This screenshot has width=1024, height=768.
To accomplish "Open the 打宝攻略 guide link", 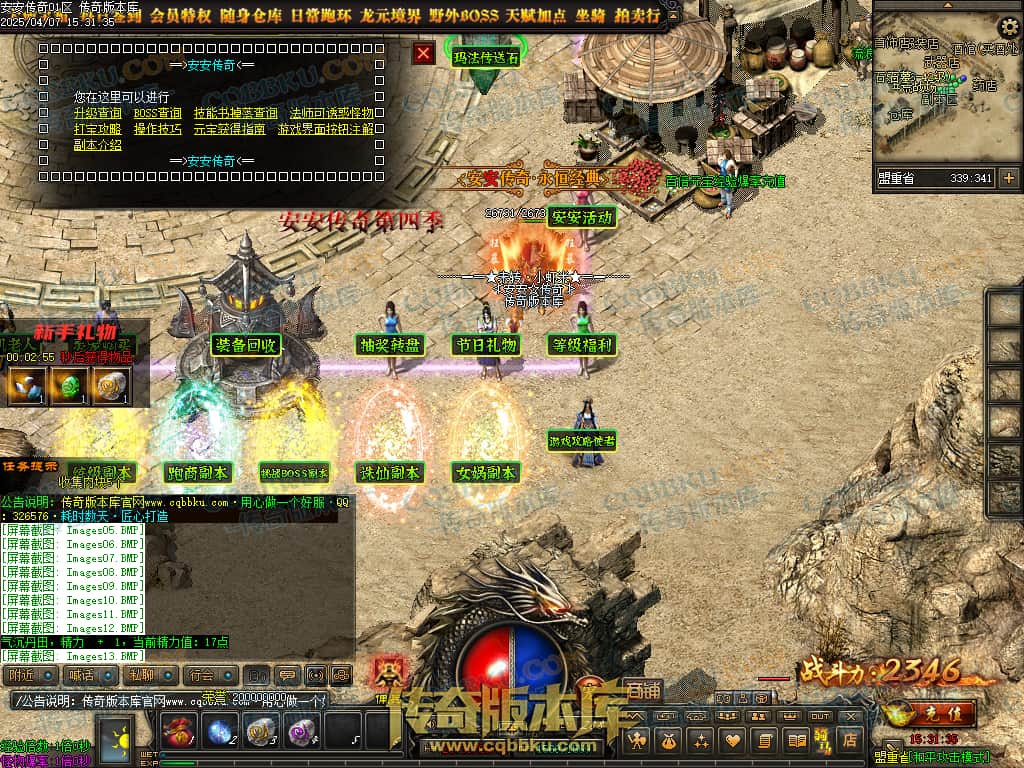I will coord(98,128).
